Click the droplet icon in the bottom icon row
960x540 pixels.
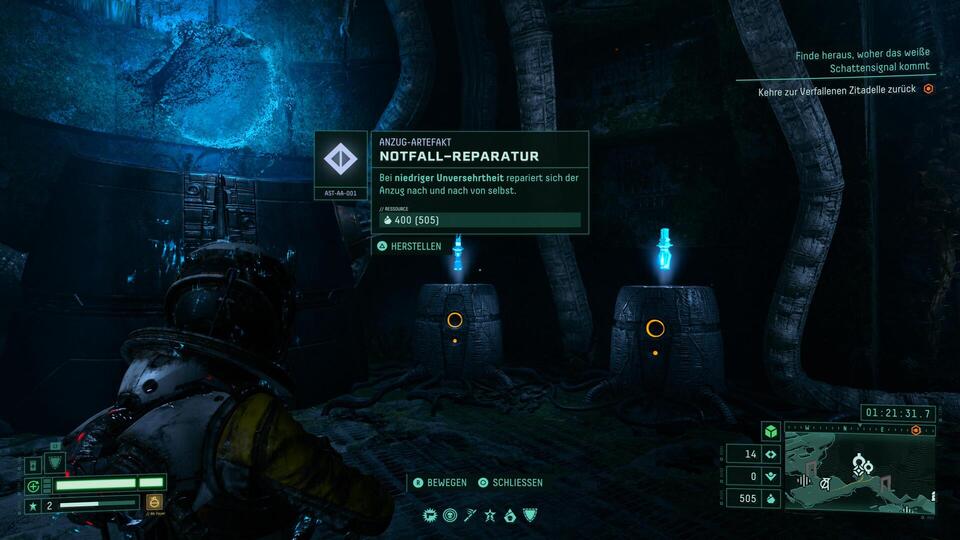(x=510, y=515)
